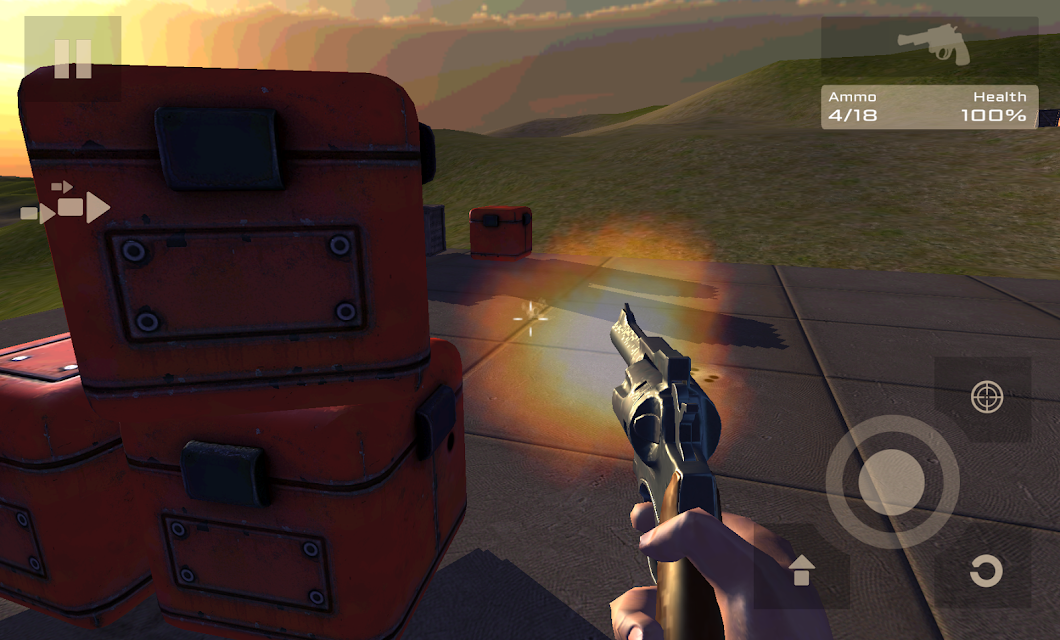Tap the large circular fire button

[x=891, y=482]
